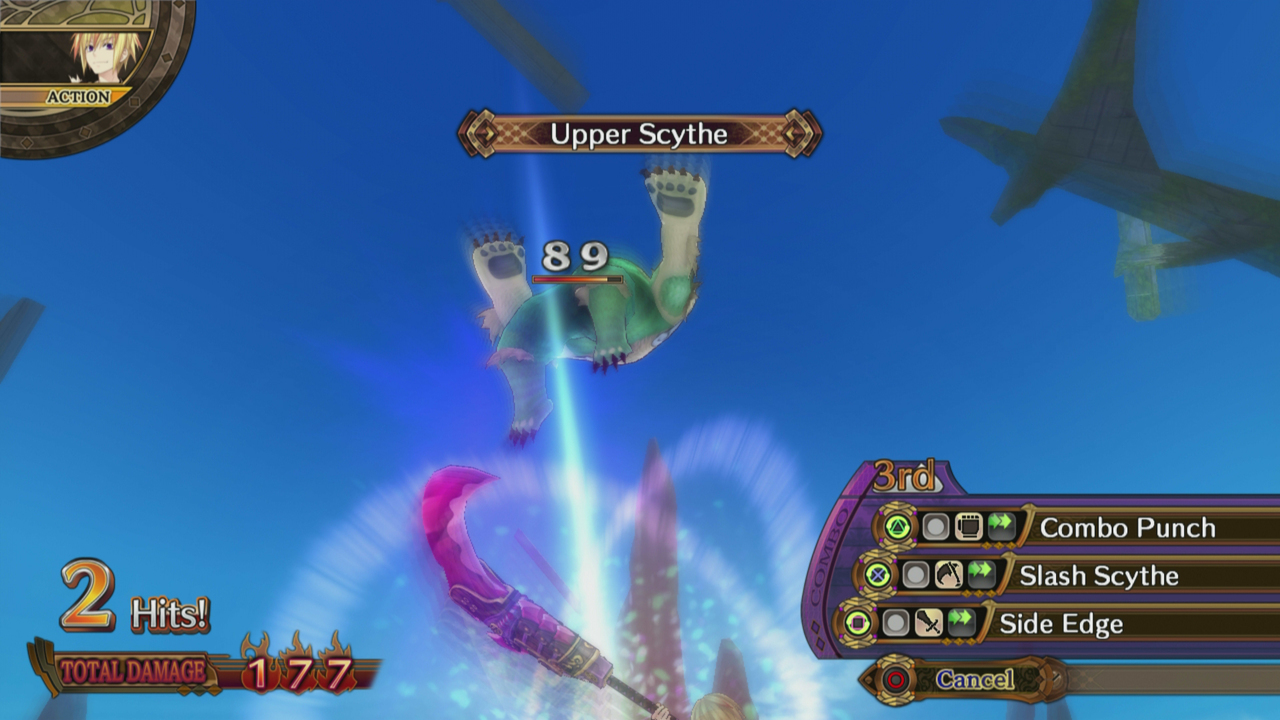
Task: Choose the Side Edge attack option
Action: pyautogui.click(x=1060, y=622)
